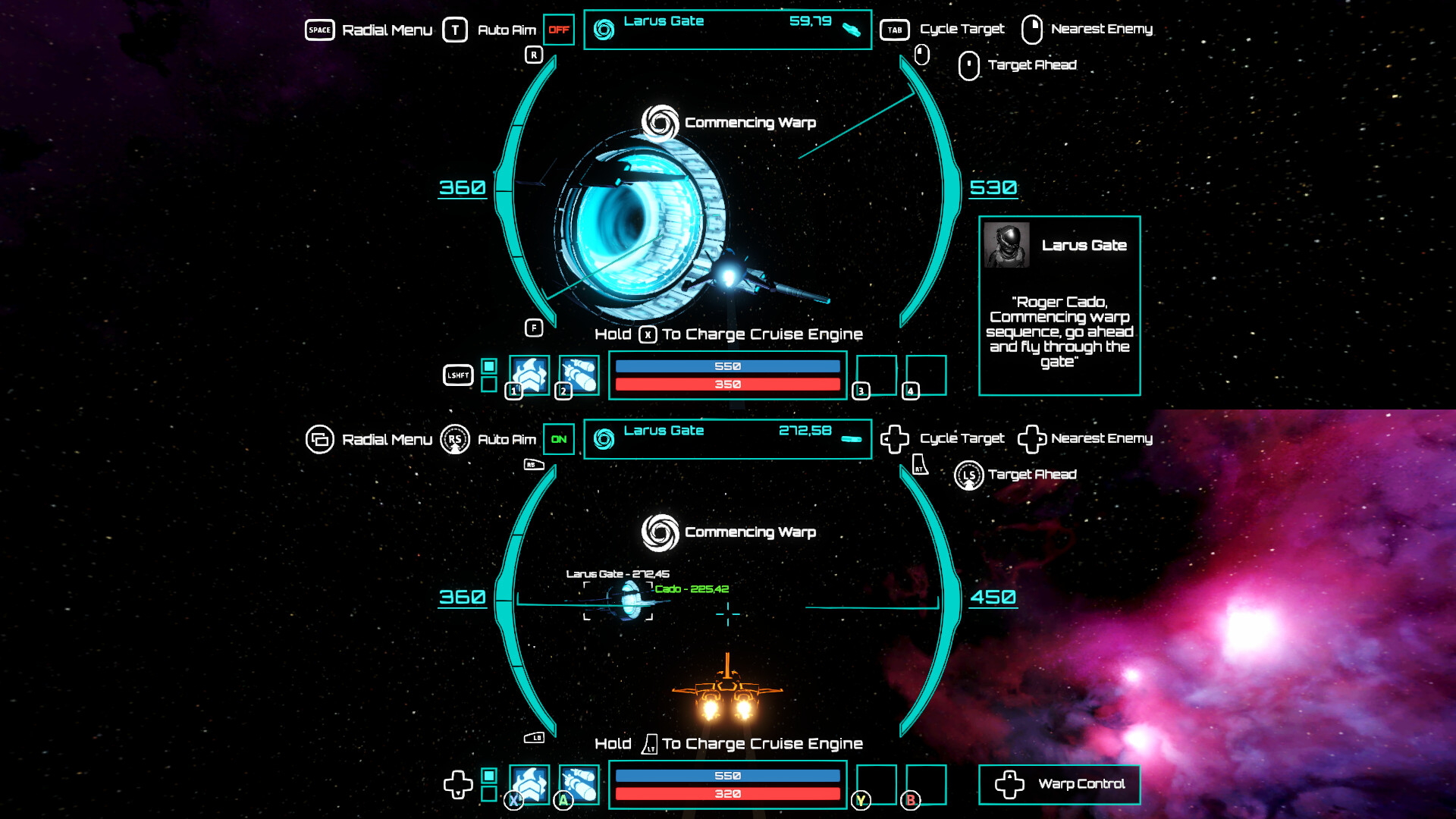Click the empty Y ability slot
The width and height of the screenshot is (1456, 819).
(x=878, y=784)
